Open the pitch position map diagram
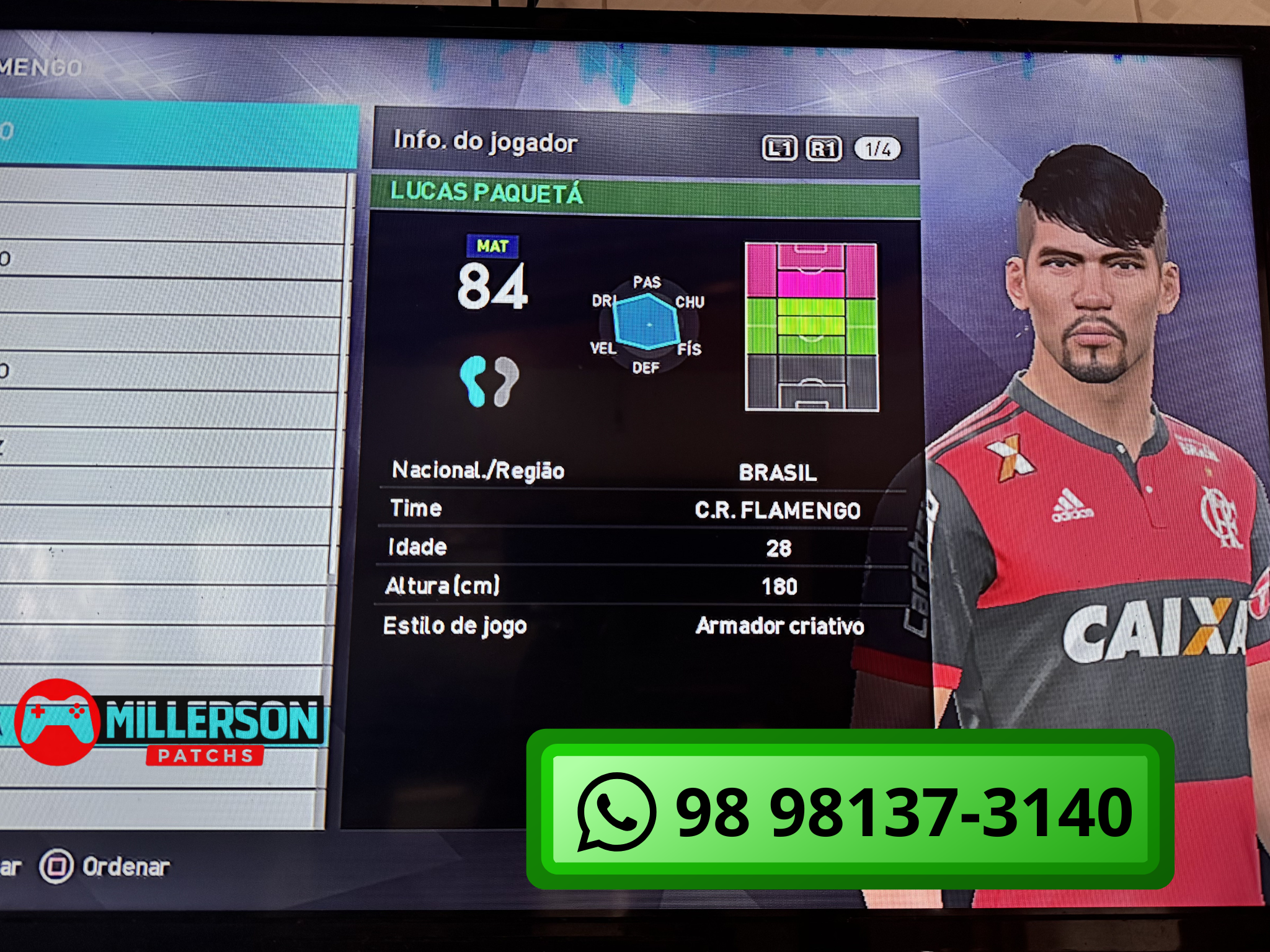Viewport: 1270px width, 952px height. tap(811, 327)
